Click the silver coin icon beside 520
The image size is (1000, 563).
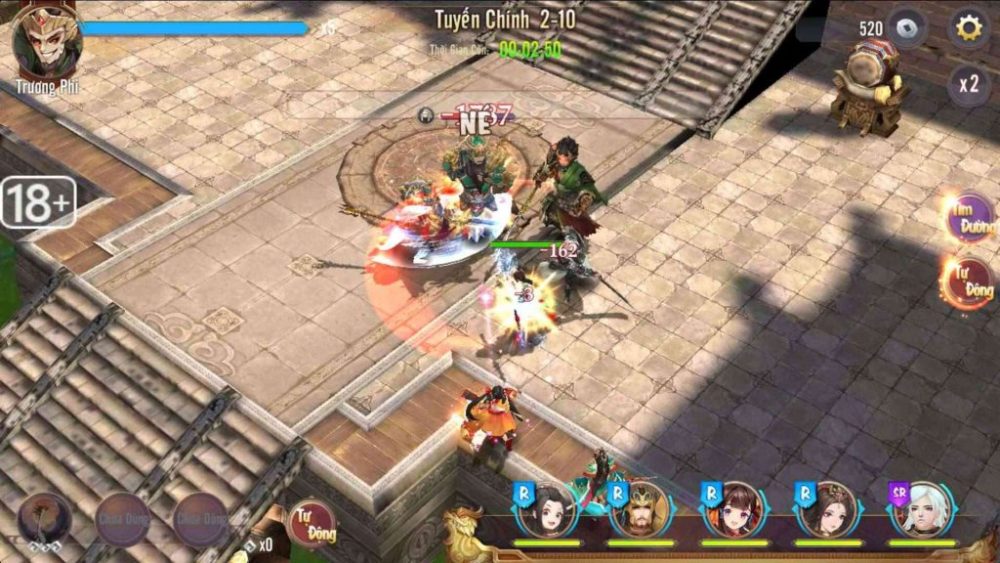(x=907, y=29)
